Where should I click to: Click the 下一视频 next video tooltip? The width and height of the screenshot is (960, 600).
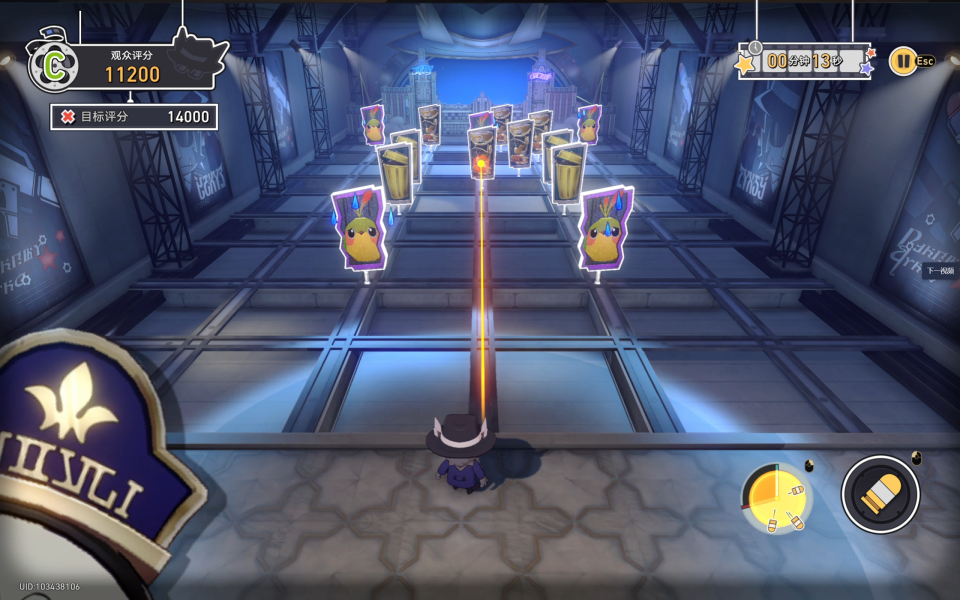click(940, 271)
